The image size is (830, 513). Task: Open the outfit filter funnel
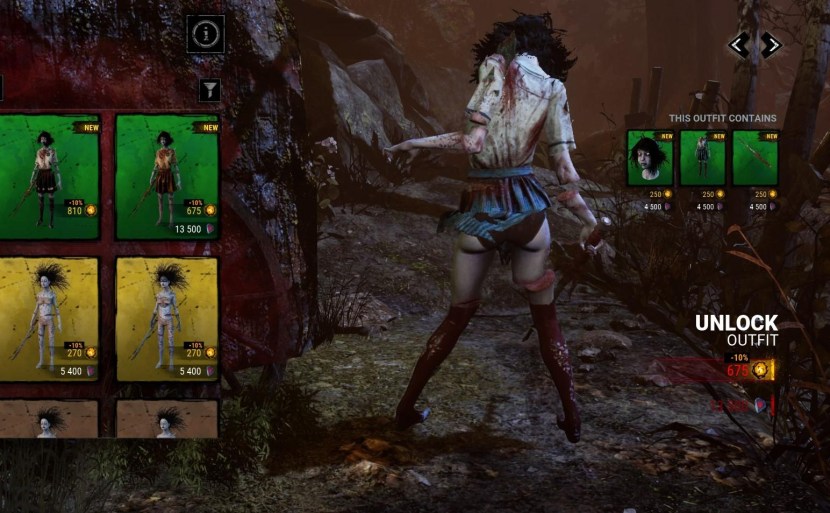tap(209, 91)
